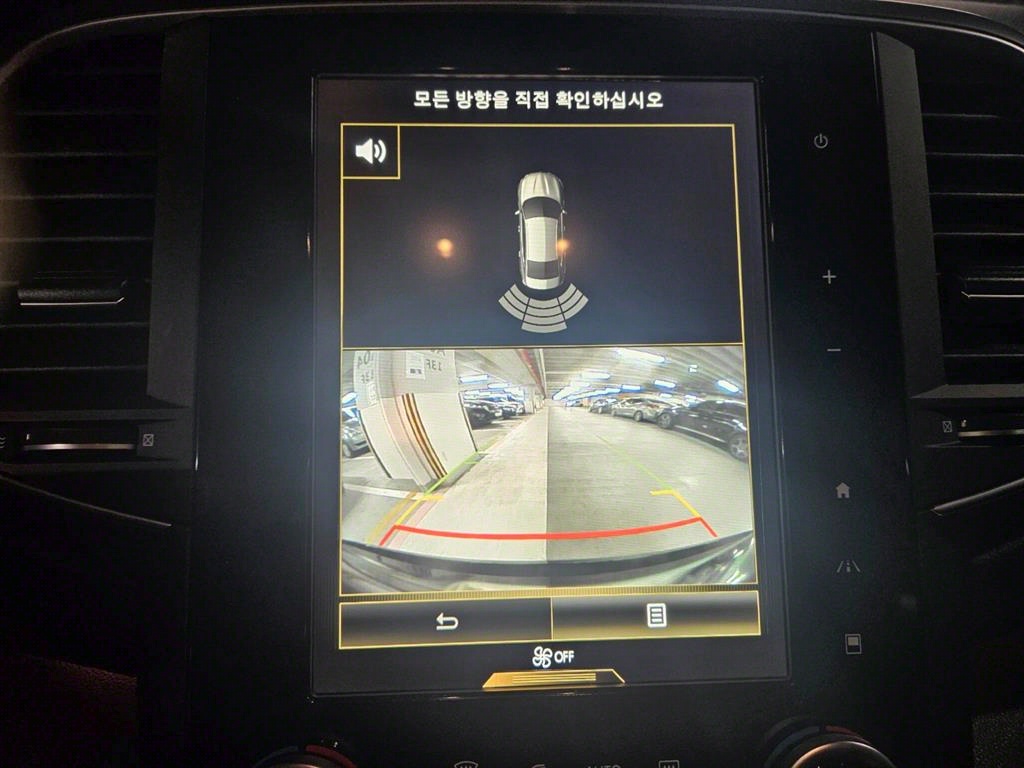The image size is (1024, 768).
Task: Select the fan OFF climate indicator
Action: pyautogui.click(x=552, y=657)
